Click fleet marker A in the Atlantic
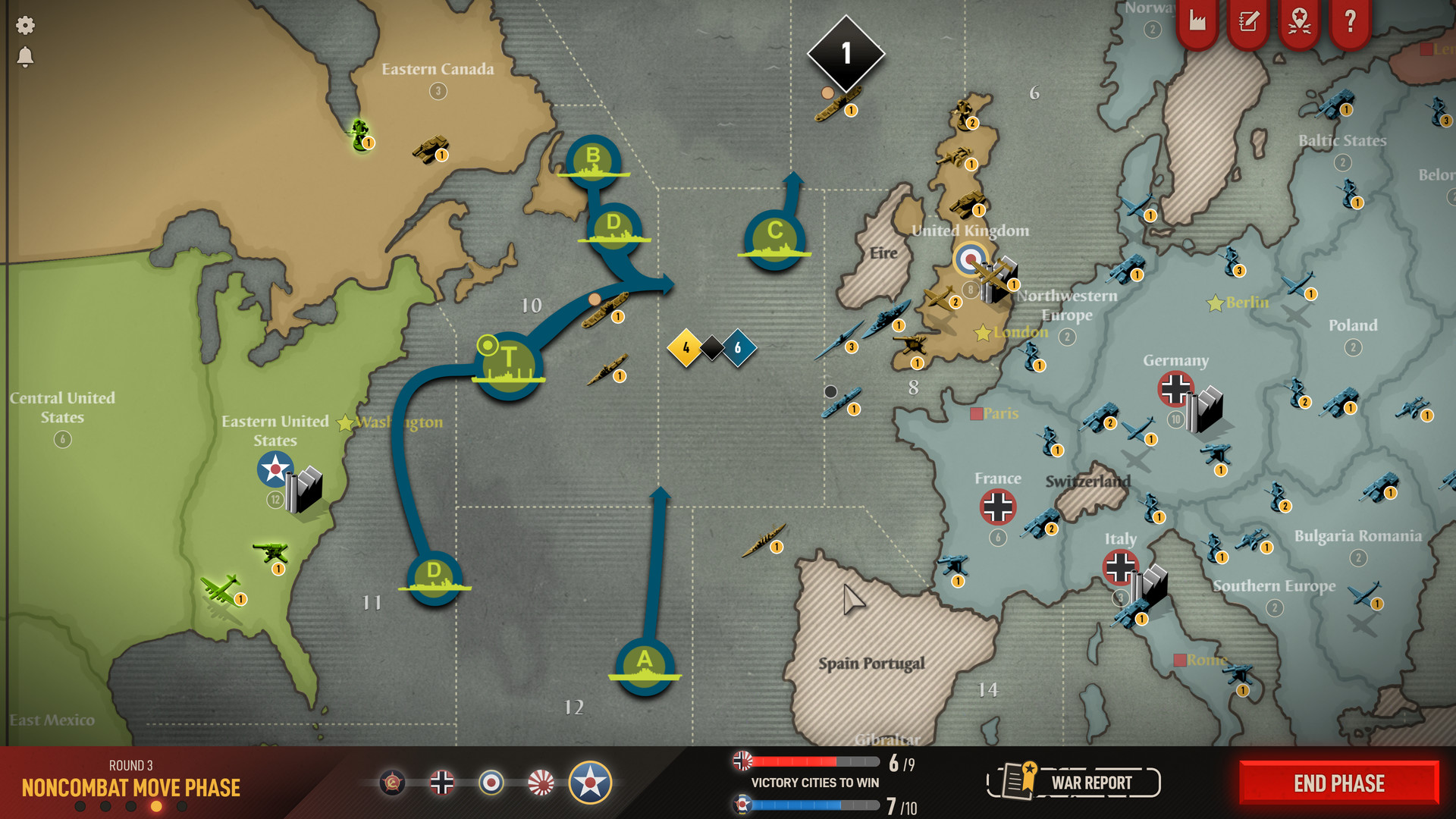 [x=643, y=666]
